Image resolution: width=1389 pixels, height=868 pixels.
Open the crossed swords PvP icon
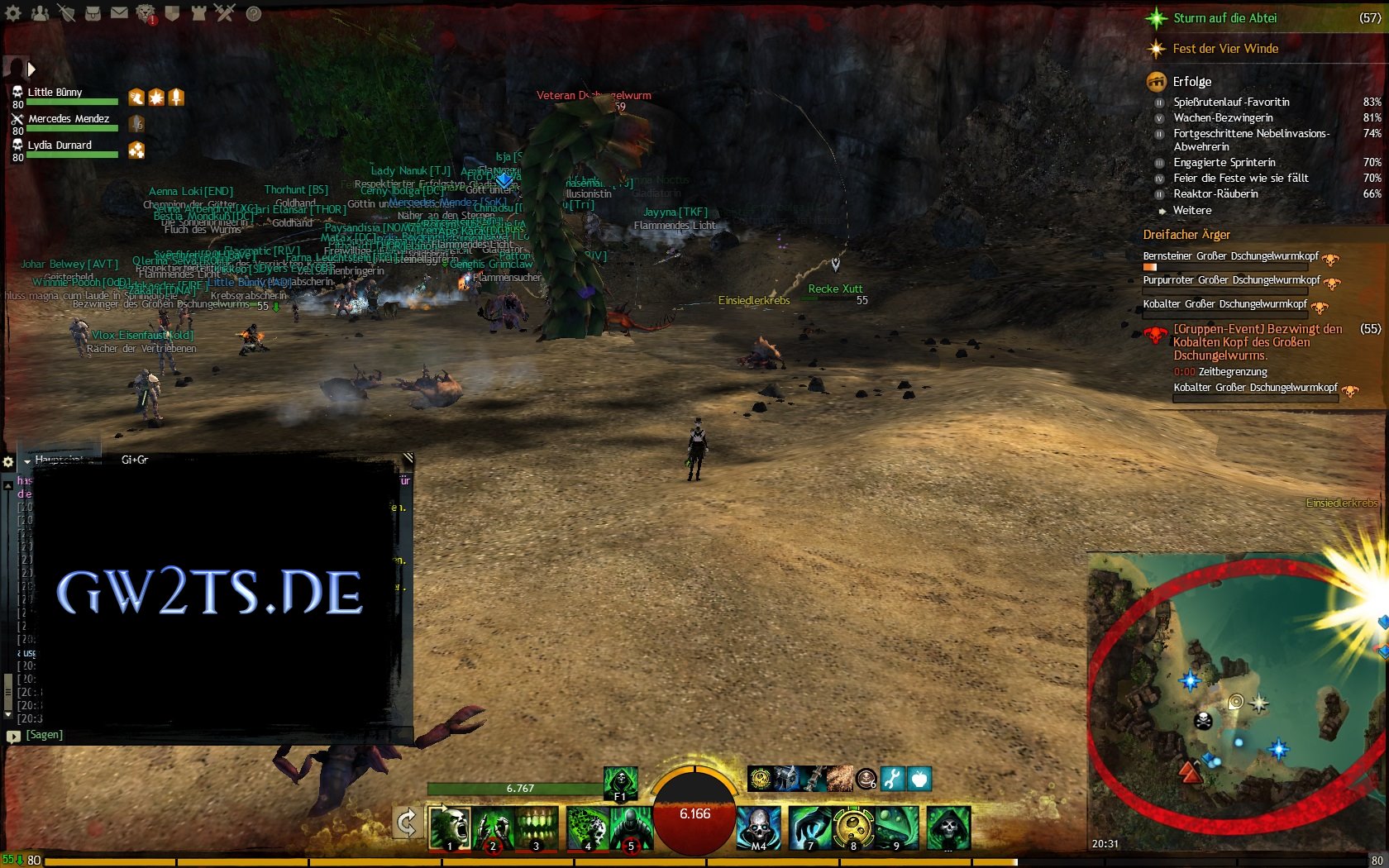coord(225,13)
